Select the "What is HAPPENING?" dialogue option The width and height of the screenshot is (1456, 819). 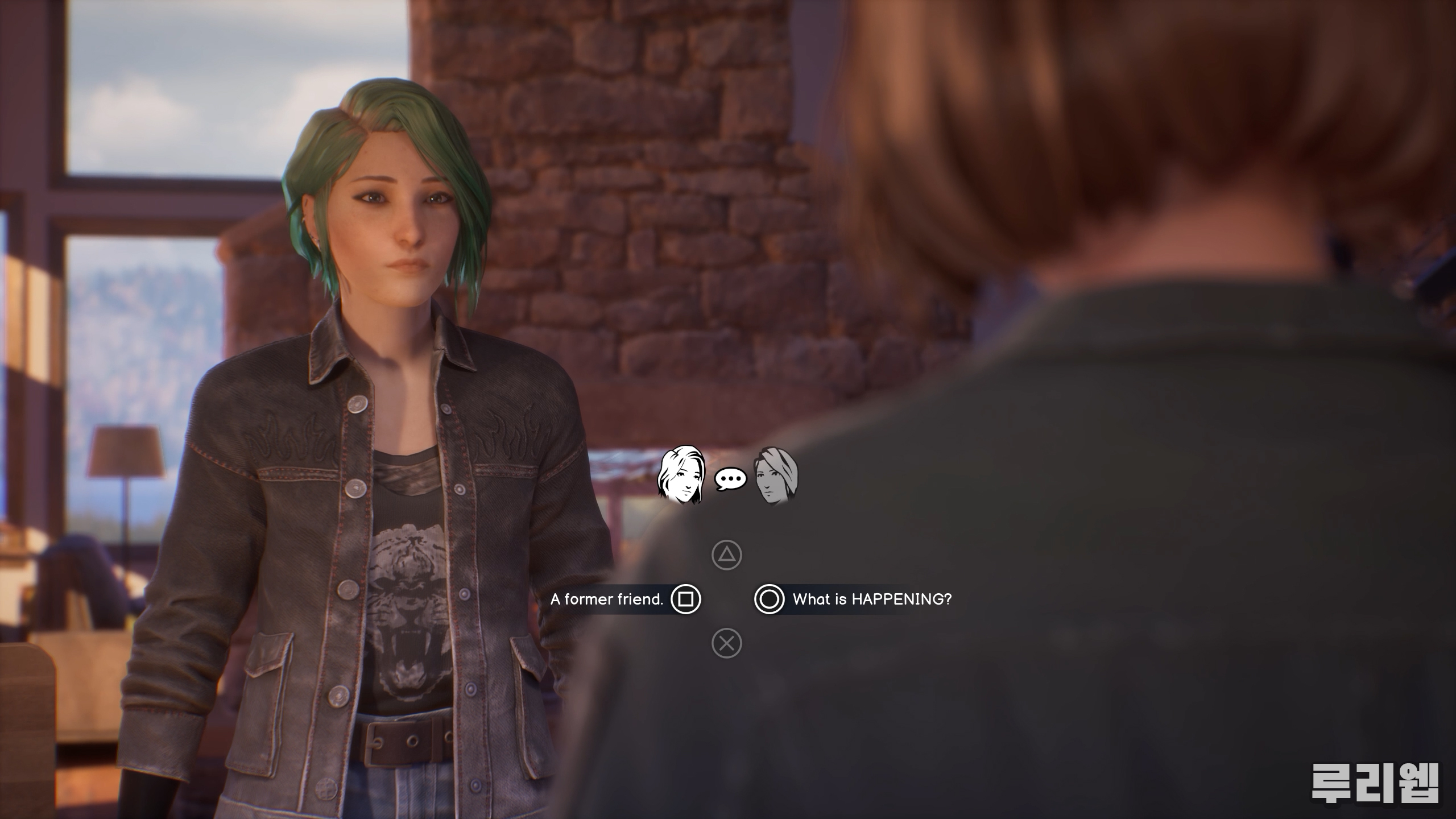coord(852,599)
